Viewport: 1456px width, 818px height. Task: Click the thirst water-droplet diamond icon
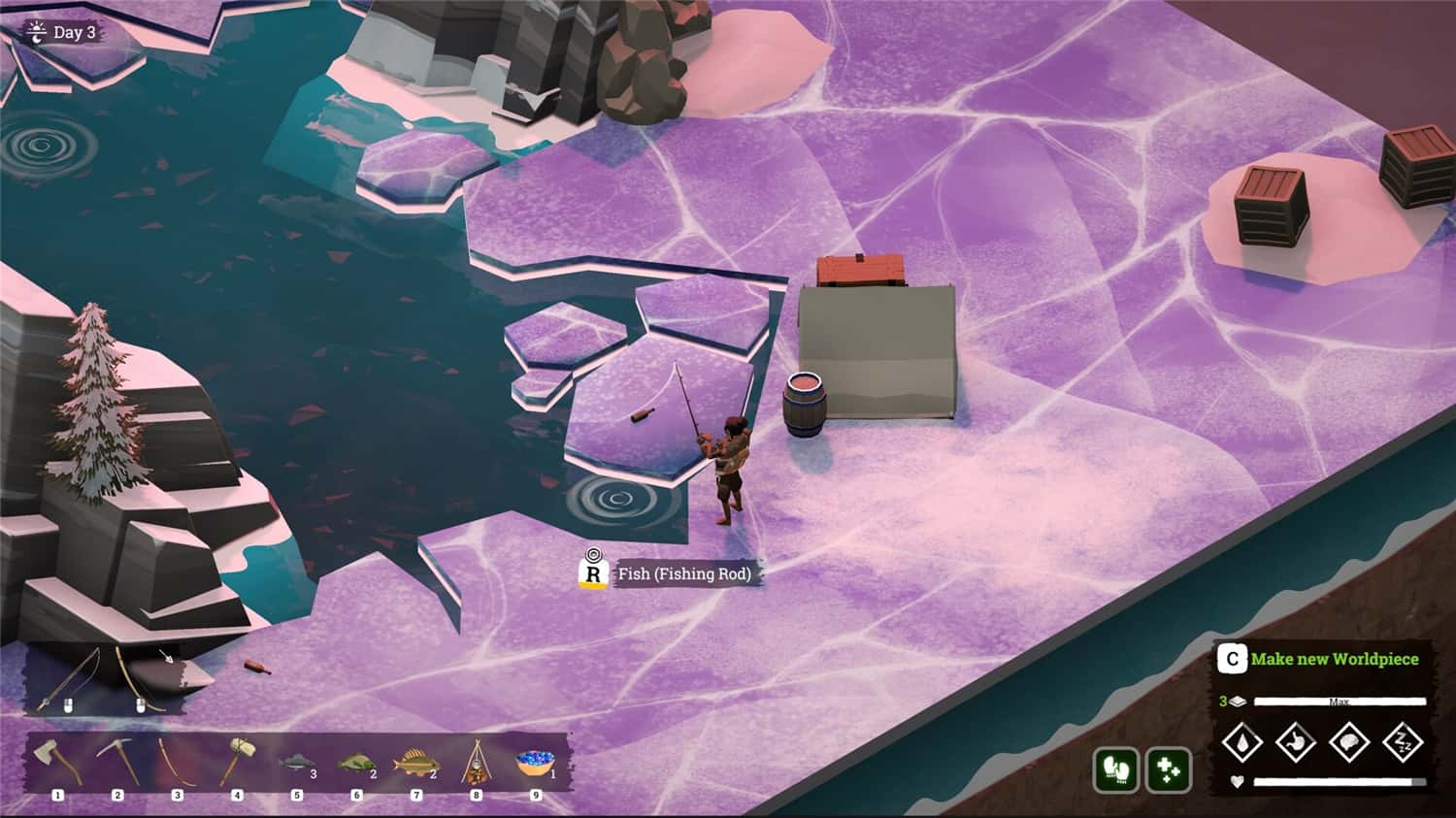(1241, 741)
